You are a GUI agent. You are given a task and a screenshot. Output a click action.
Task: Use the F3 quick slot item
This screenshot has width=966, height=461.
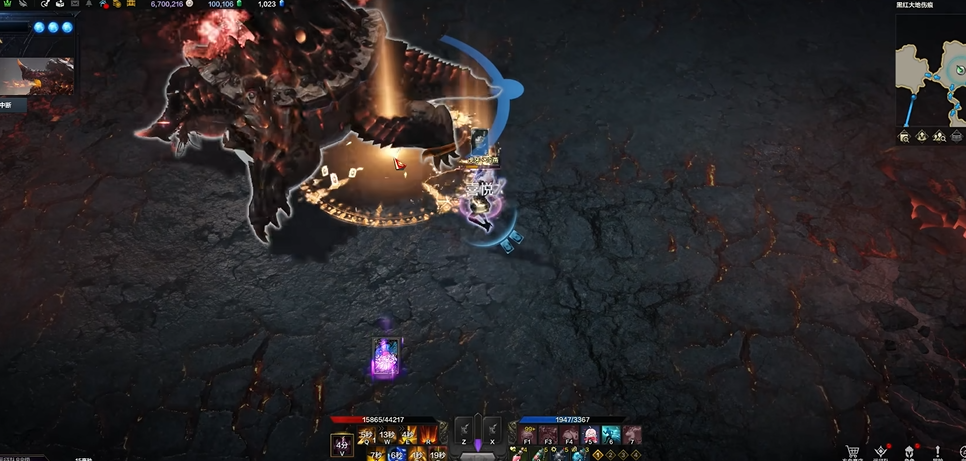(548, 435)
